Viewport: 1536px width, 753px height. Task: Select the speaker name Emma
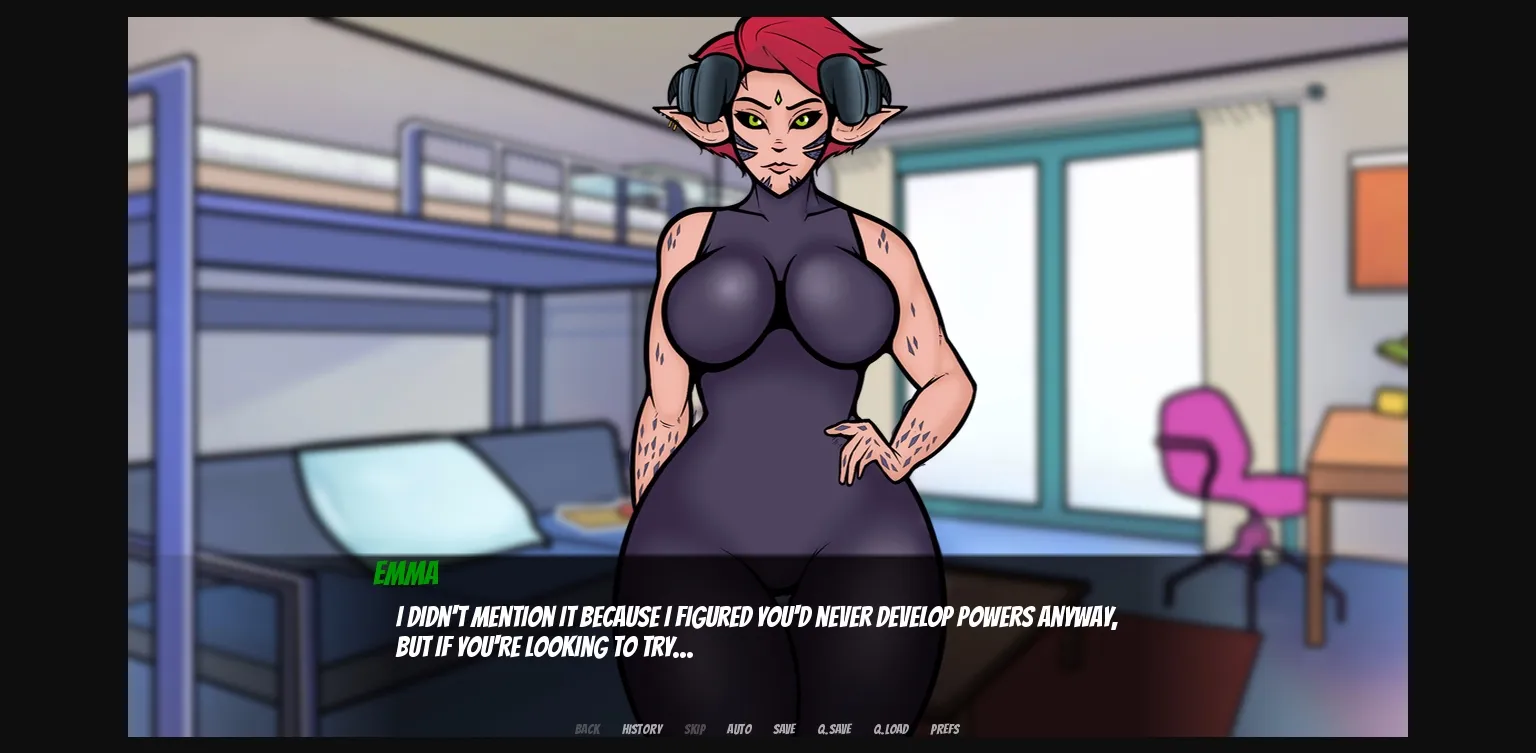(x=406, y=574)
